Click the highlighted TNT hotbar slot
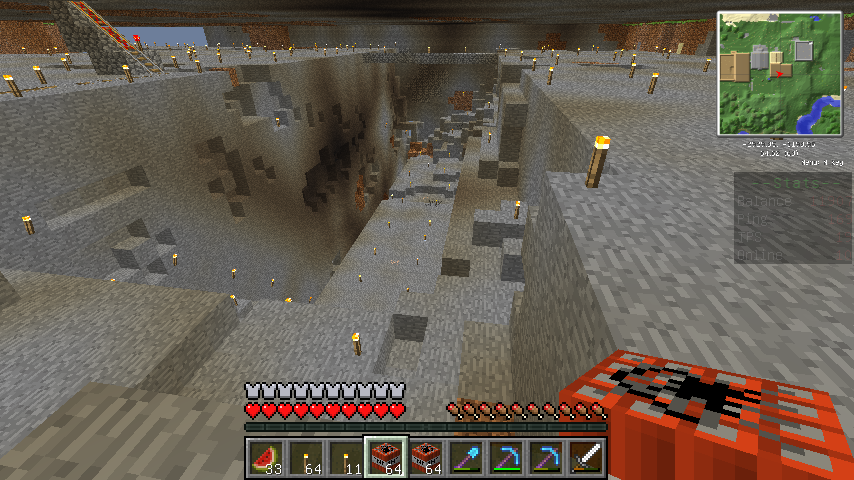This screenshot has width=854, height=480. click(385, 458)
